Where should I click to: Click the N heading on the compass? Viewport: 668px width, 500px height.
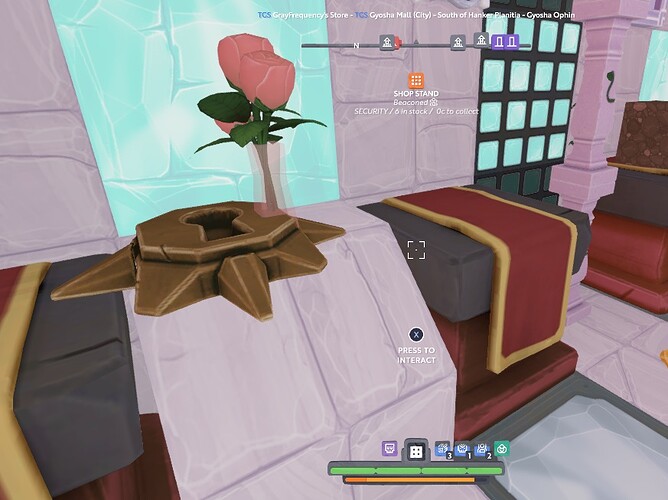(x=356, y=45)
